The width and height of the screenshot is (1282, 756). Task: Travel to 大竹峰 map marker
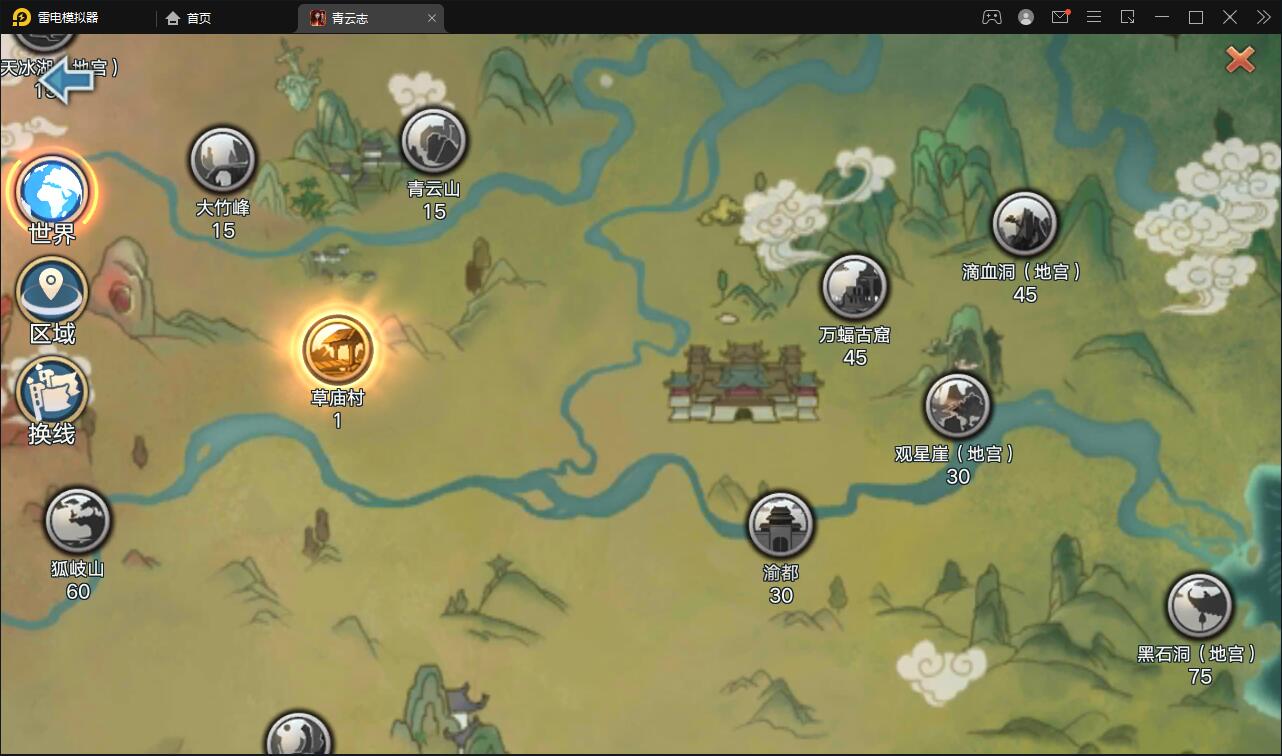coord(223,160)
